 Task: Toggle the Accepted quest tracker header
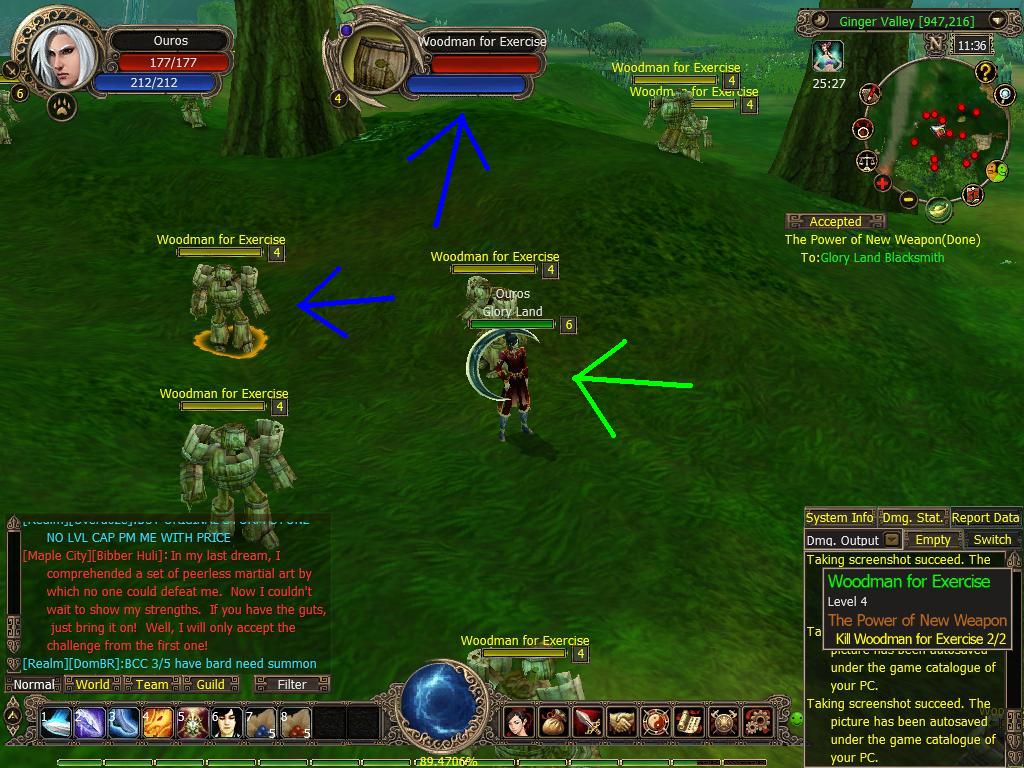tap(836, 222)
